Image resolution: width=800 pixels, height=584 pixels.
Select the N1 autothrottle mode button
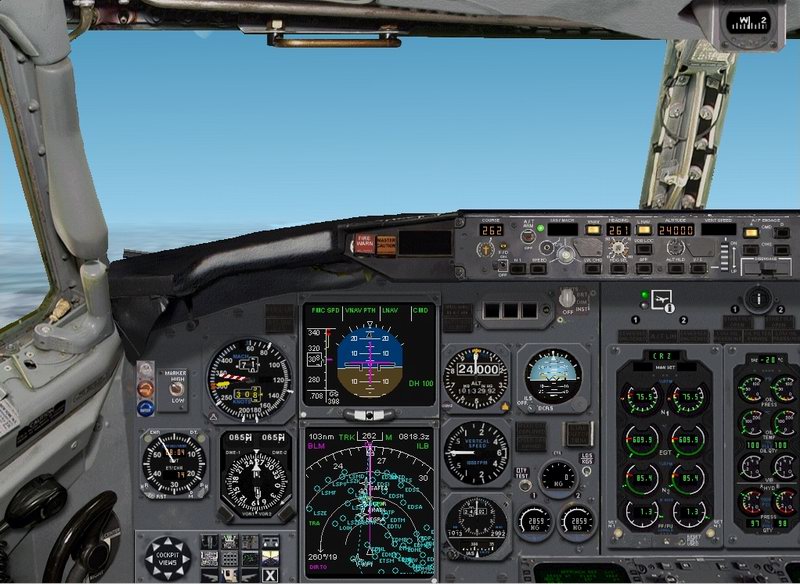pyautogui.click(x=517, y=266)
